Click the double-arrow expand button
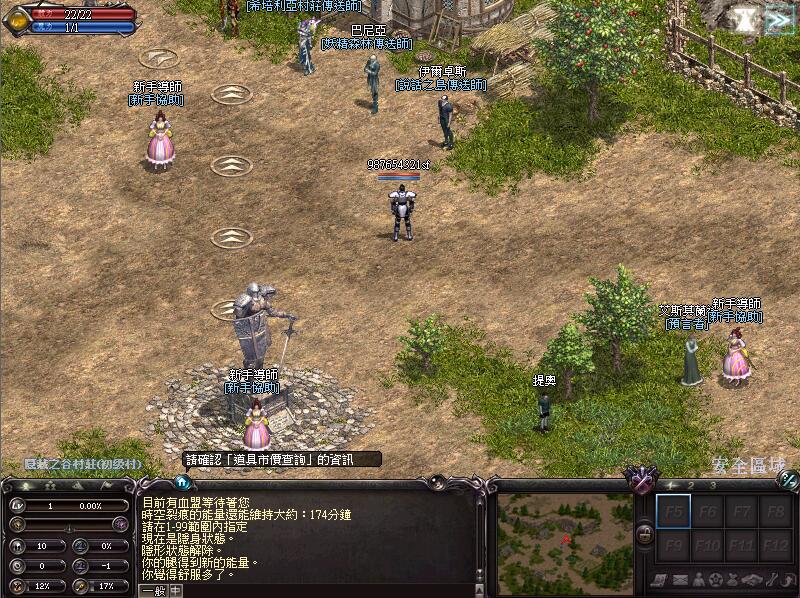 coord(777,20)
